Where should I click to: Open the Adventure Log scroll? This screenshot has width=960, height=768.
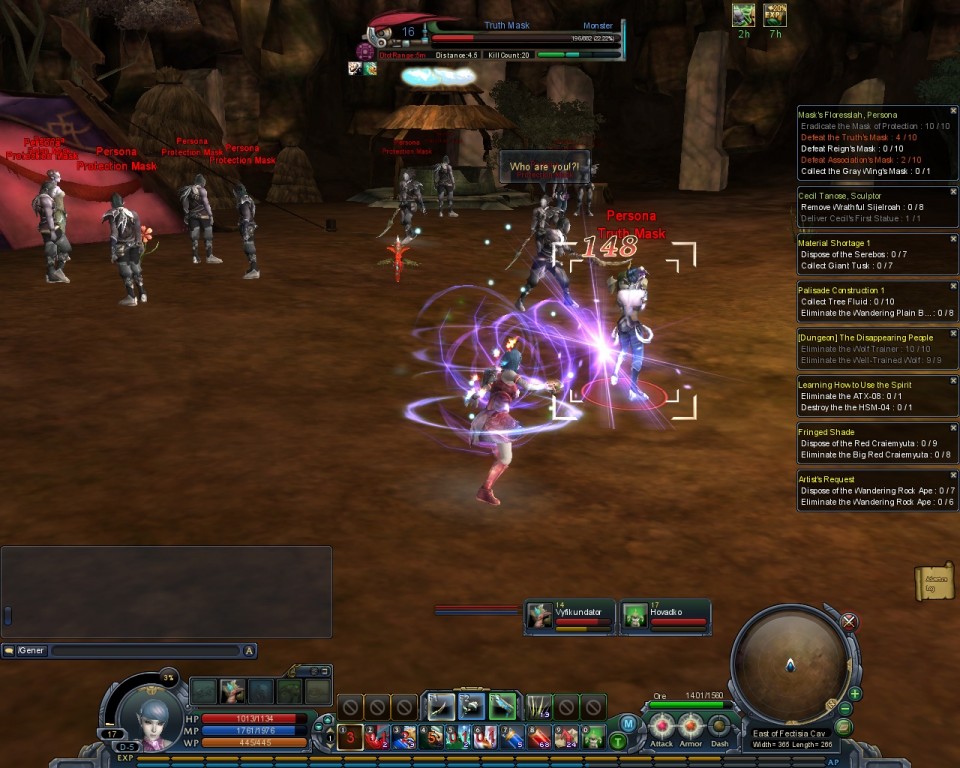click(x=934, y=582)
